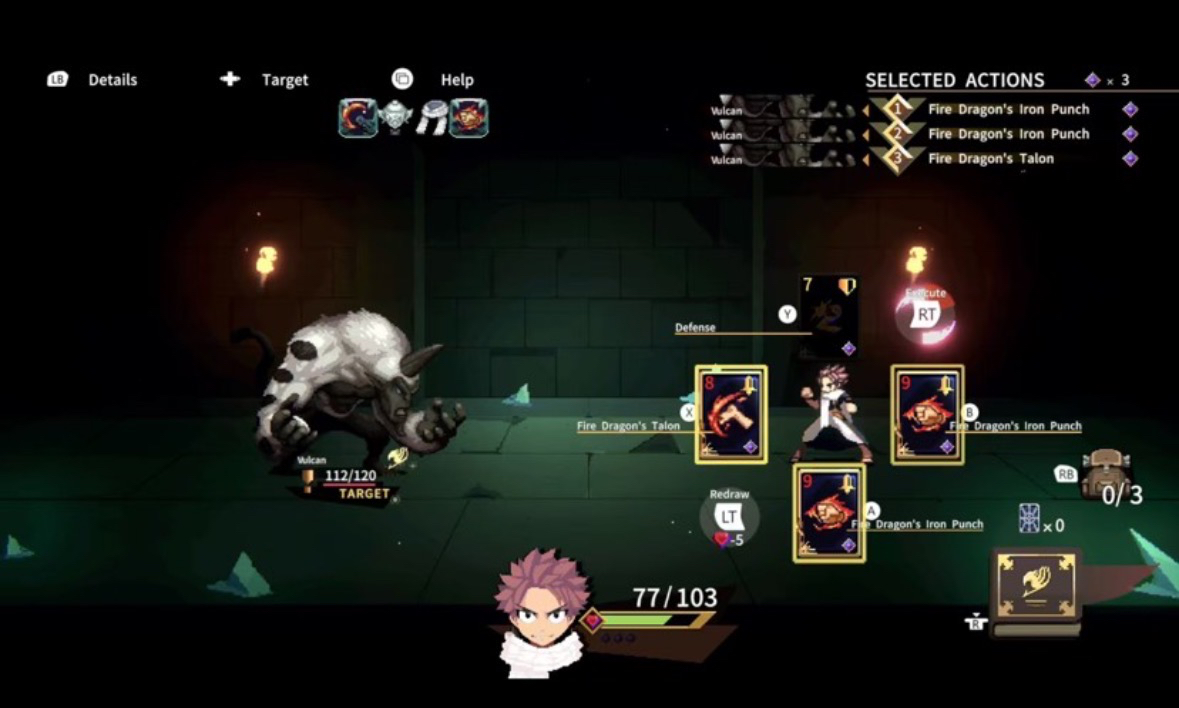Select the Fire Dragon's Talon card
Screen dimensions: 1179x708
click(731, 414)
